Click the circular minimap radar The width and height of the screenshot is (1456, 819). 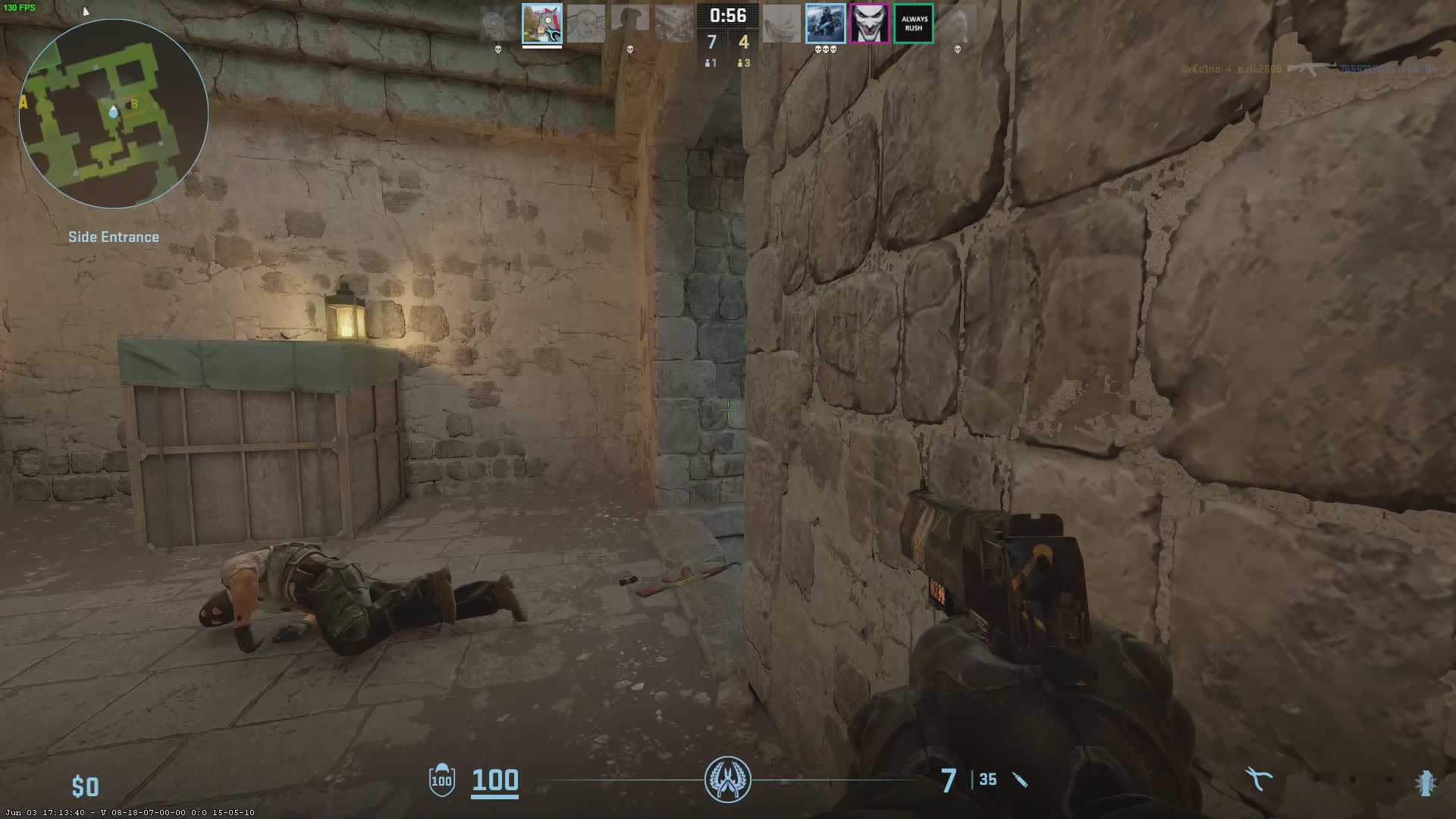114,114
